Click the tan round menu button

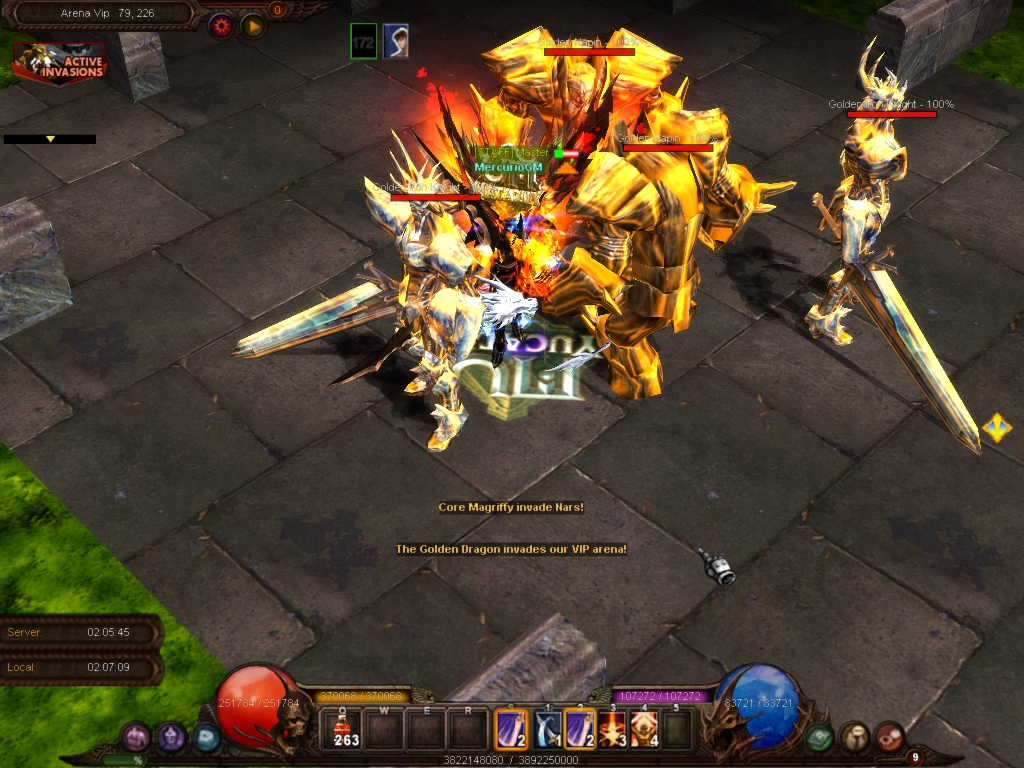point(854,737)
